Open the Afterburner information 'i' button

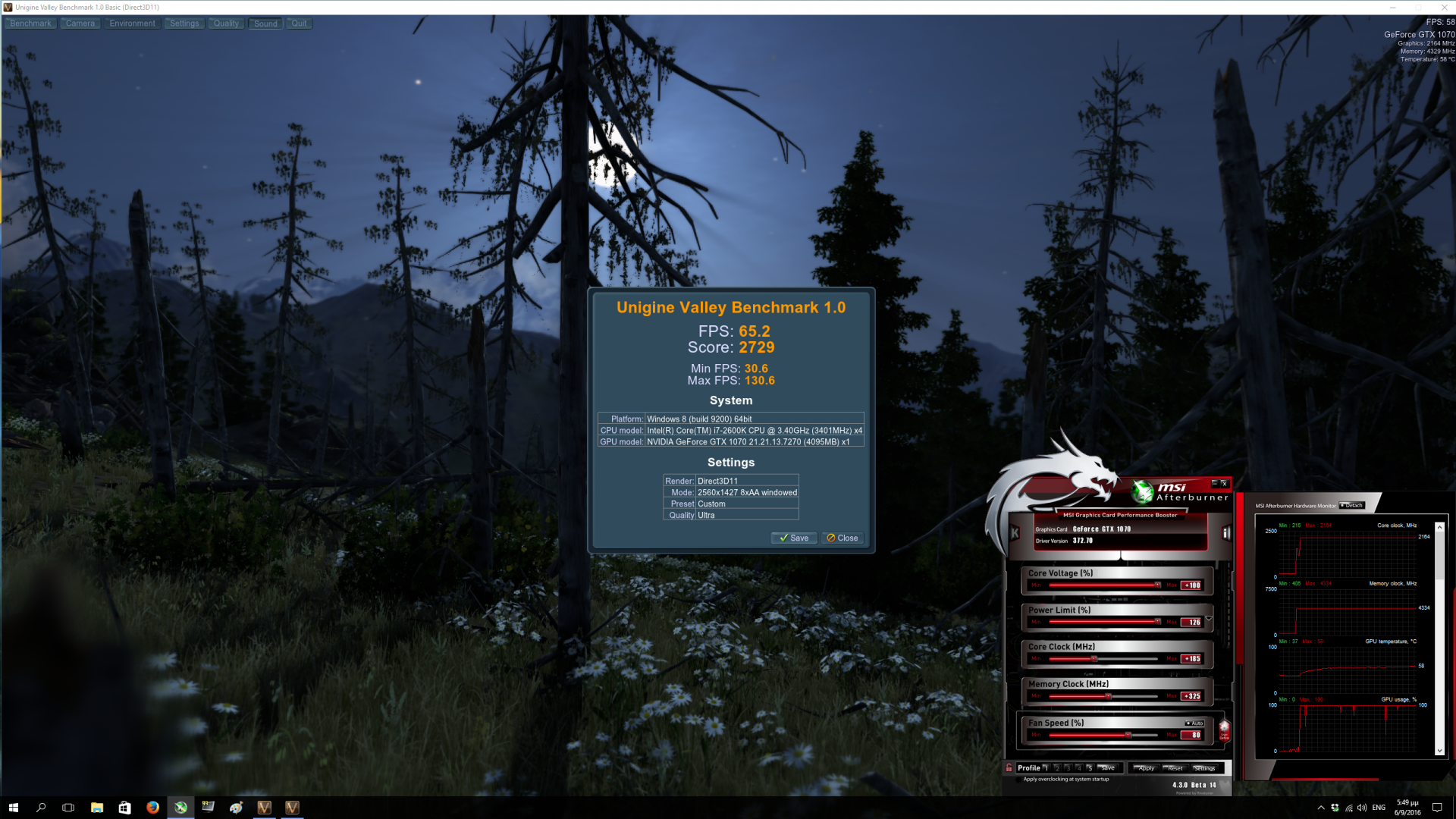pyautogui.click(x=1225, y=533)
